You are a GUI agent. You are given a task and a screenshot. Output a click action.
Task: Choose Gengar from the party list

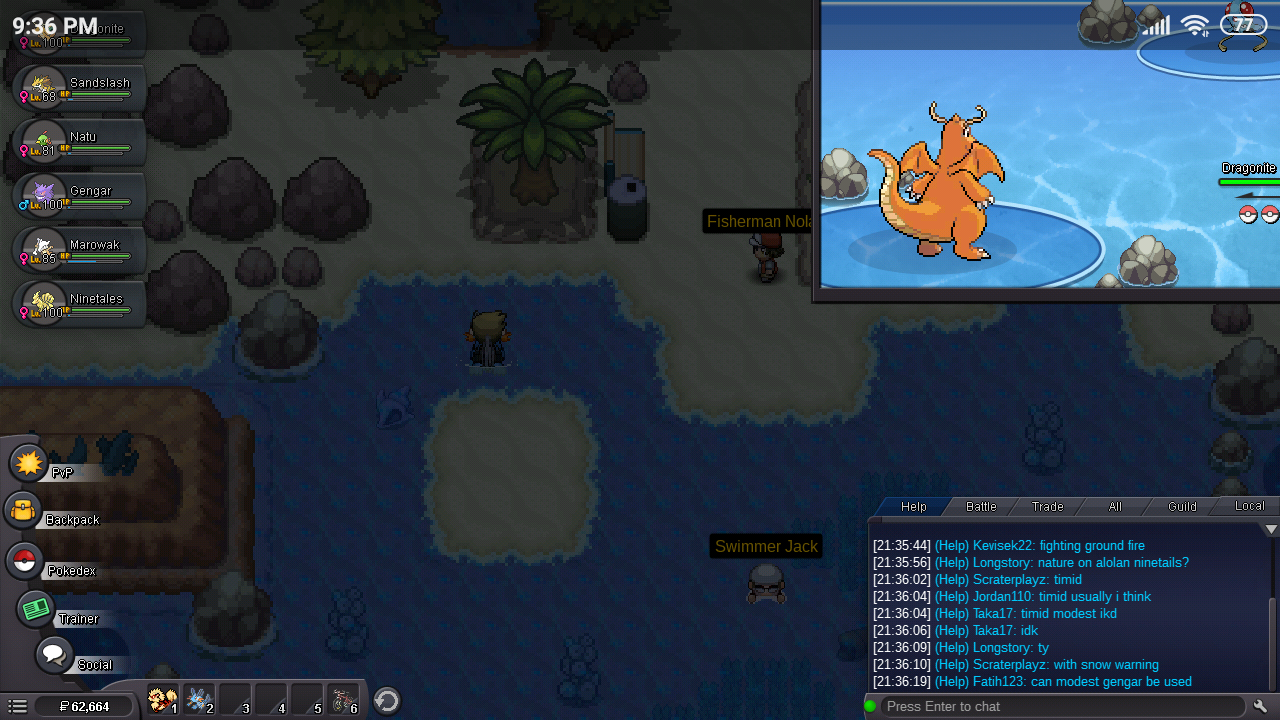(x=80, y=196)
